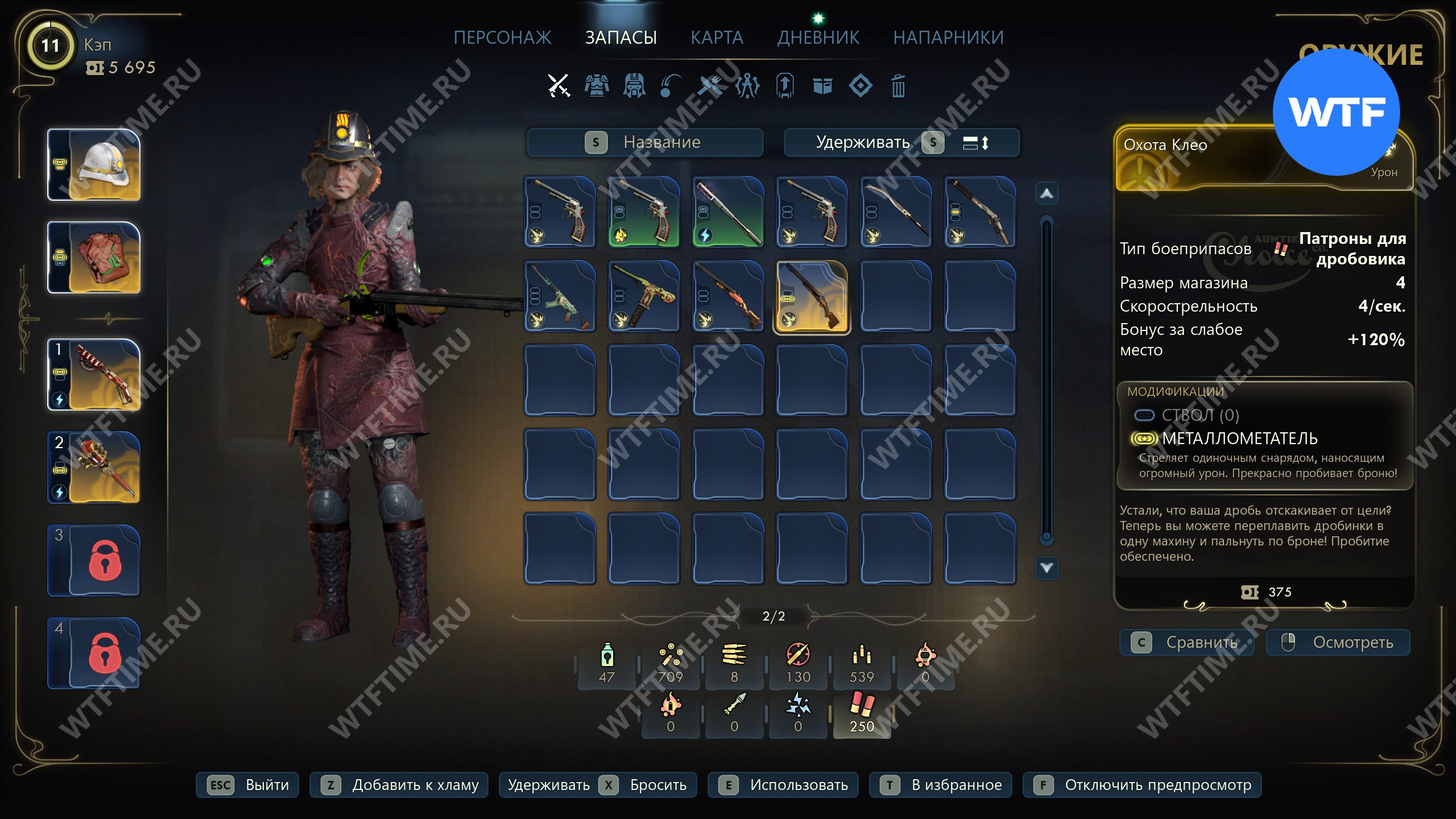Filter inventory by helmet category icon
This screenshot has width=1456, height=819.
tap(634, 86)
